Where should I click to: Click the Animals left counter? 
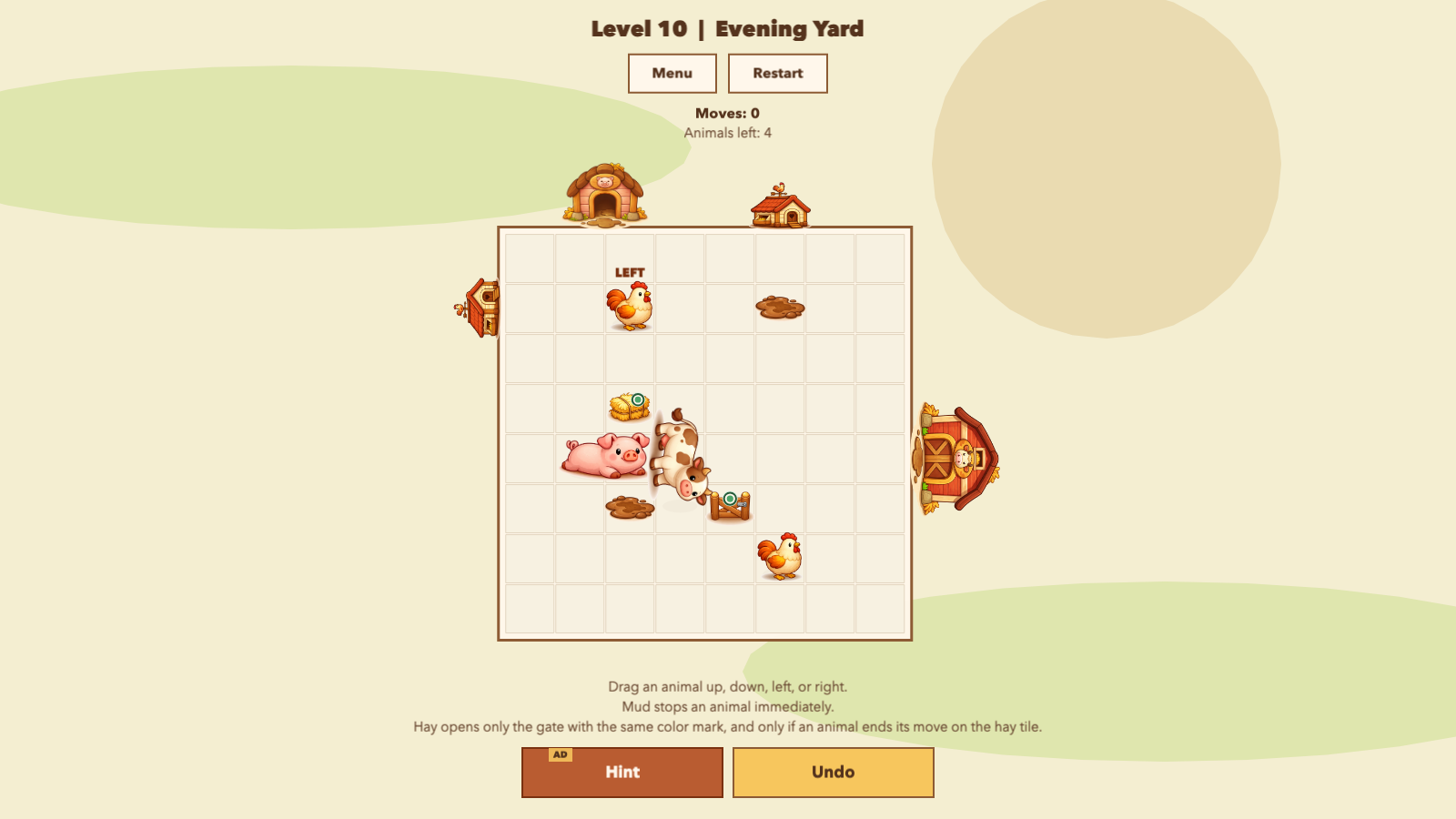click(727, 132)
